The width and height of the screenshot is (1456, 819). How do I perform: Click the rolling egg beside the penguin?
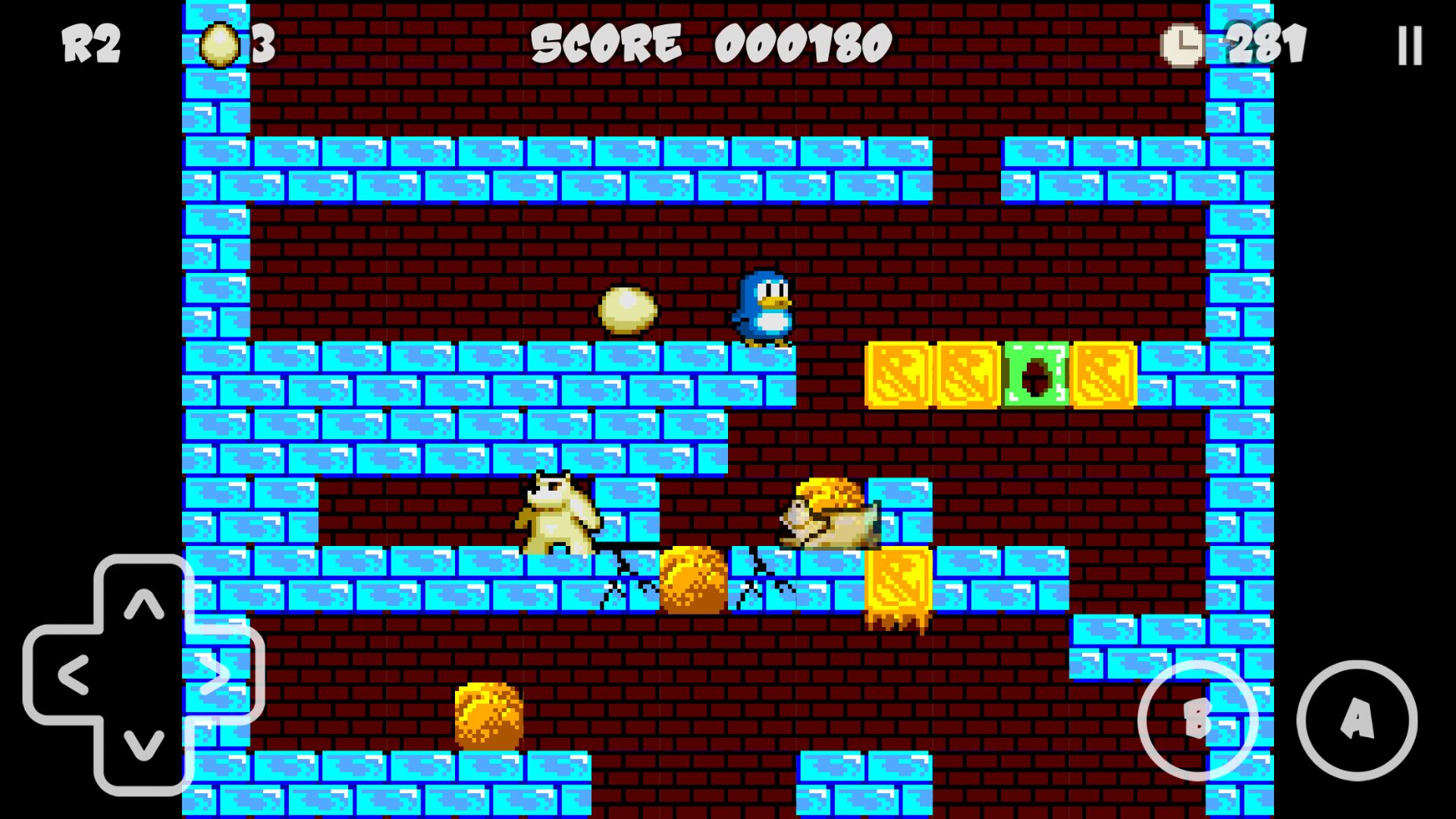click(629, 310)
